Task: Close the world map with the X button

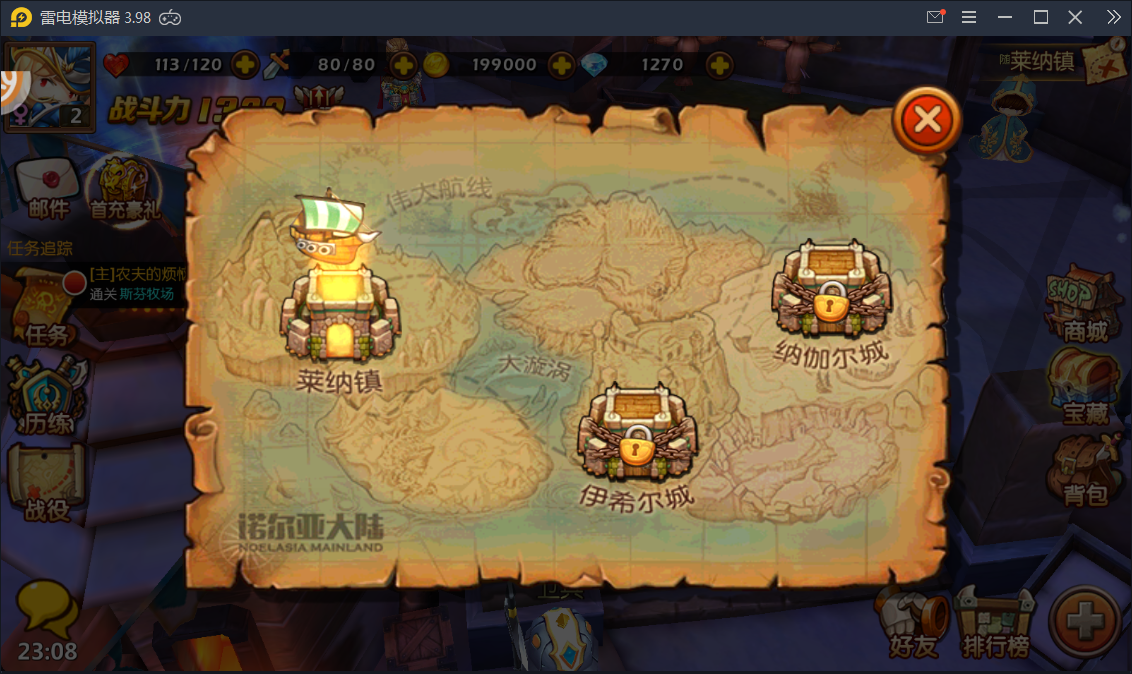Action: coord(927,121)
